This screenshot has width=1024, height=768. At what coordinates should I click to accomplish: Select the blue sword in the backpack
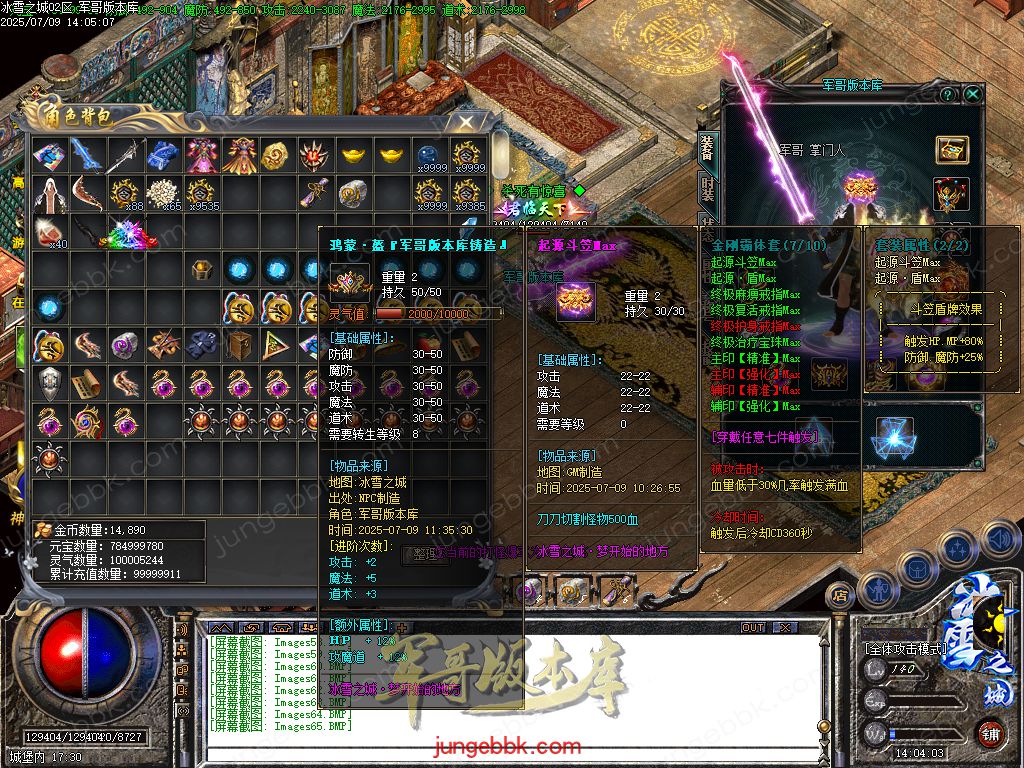86,155
